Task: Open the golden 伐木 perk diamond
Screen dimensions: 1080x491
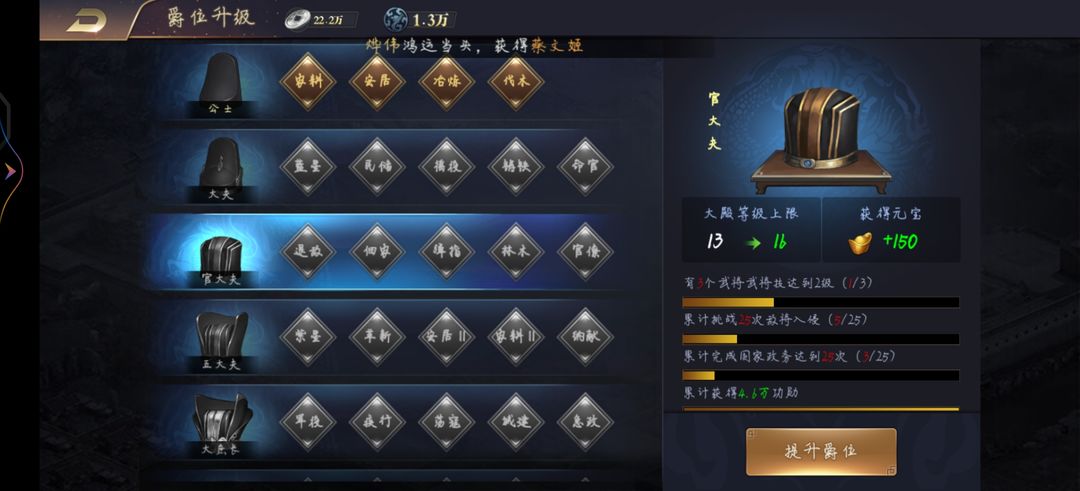Action: click(x=516, y=82)
